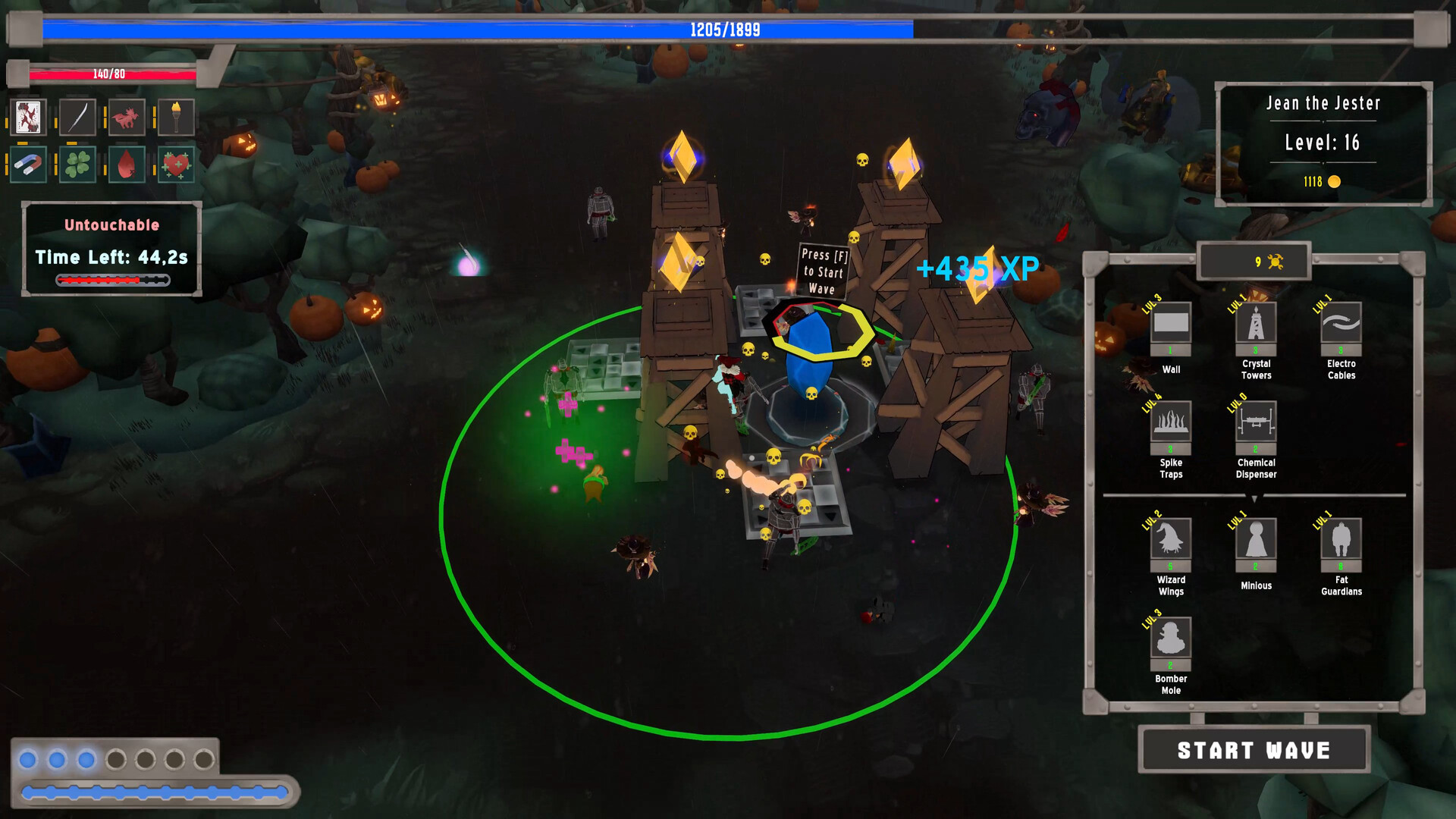Choose the Electro Cables icon
Image resolution: width=1456 pixels, height=819 pixels.
(x=1340, y=325)
